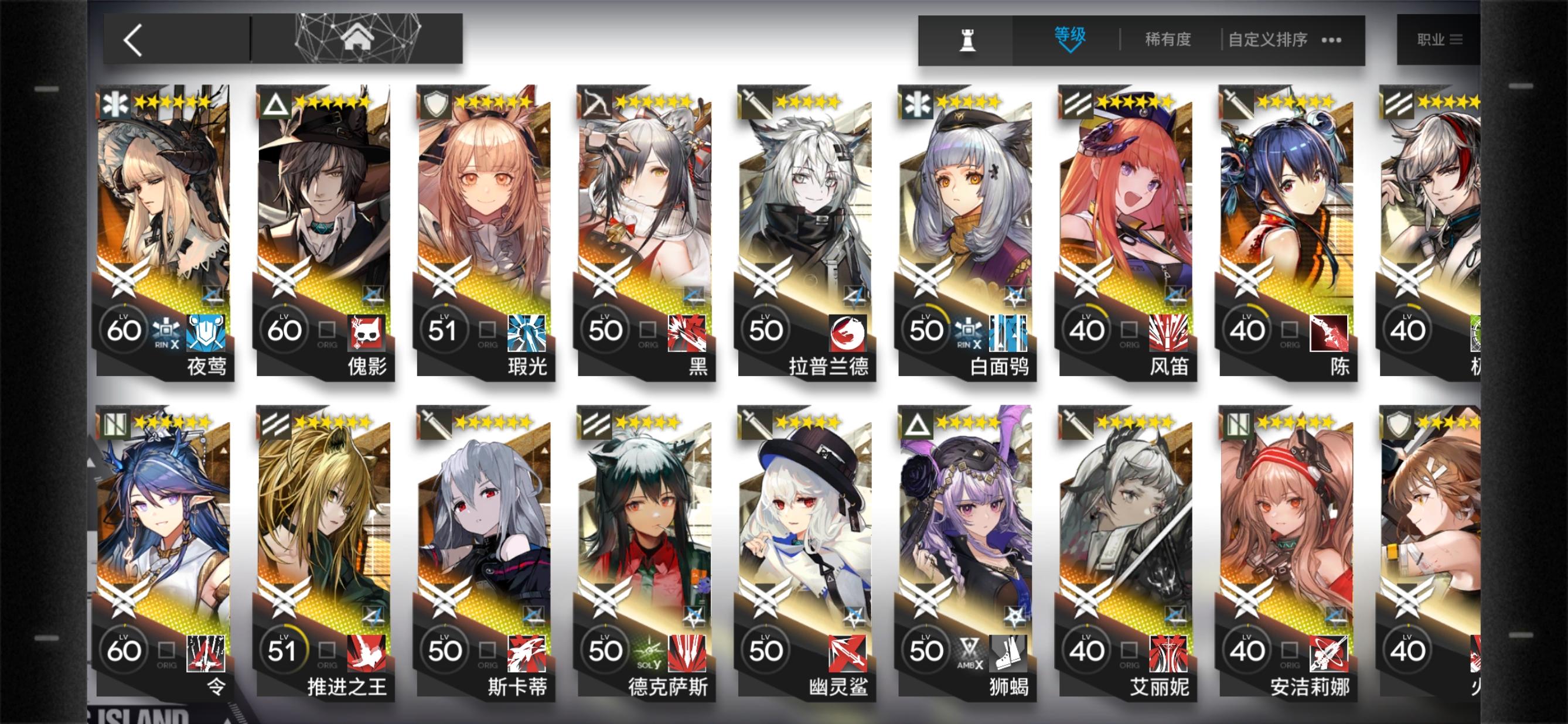Viewport: 1568px width, 724px height.
Task: Click the home network icon at top center
Action: click(x=359, y=37)
